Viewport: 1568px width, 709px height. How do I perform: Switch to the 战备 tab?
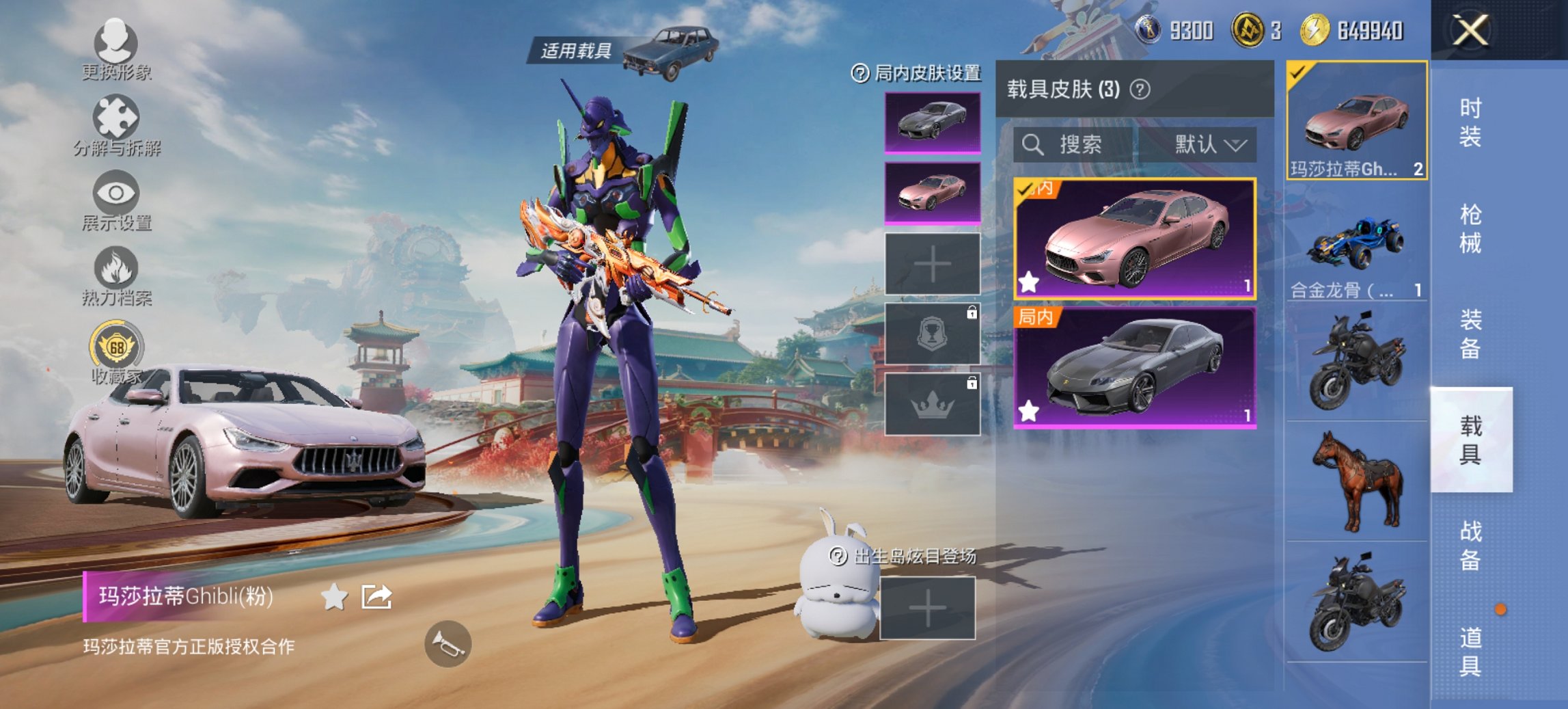[1470, 546]
